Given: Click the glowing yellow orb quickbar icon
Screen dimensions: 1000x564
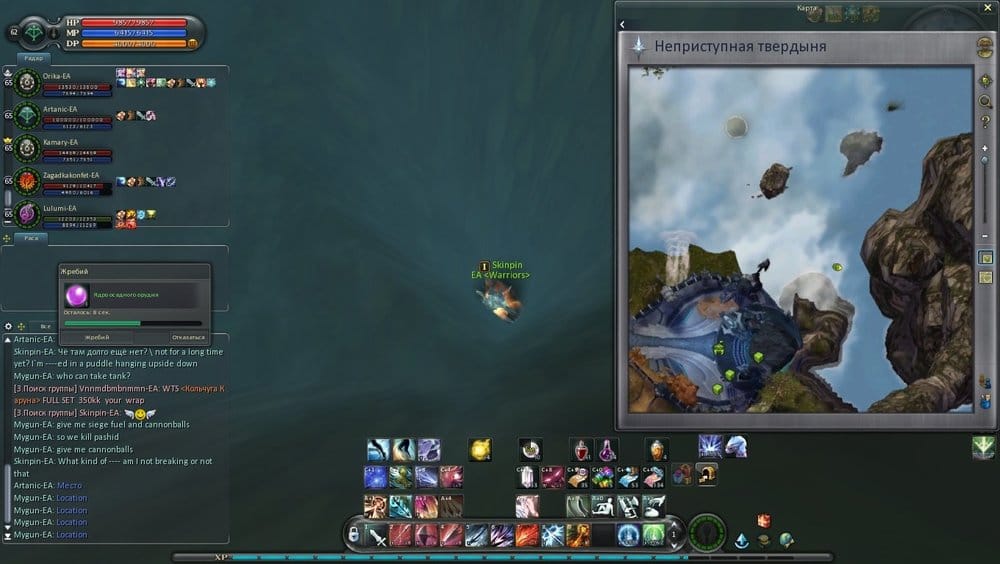Looking at the screenshot, I should [480, 450].
